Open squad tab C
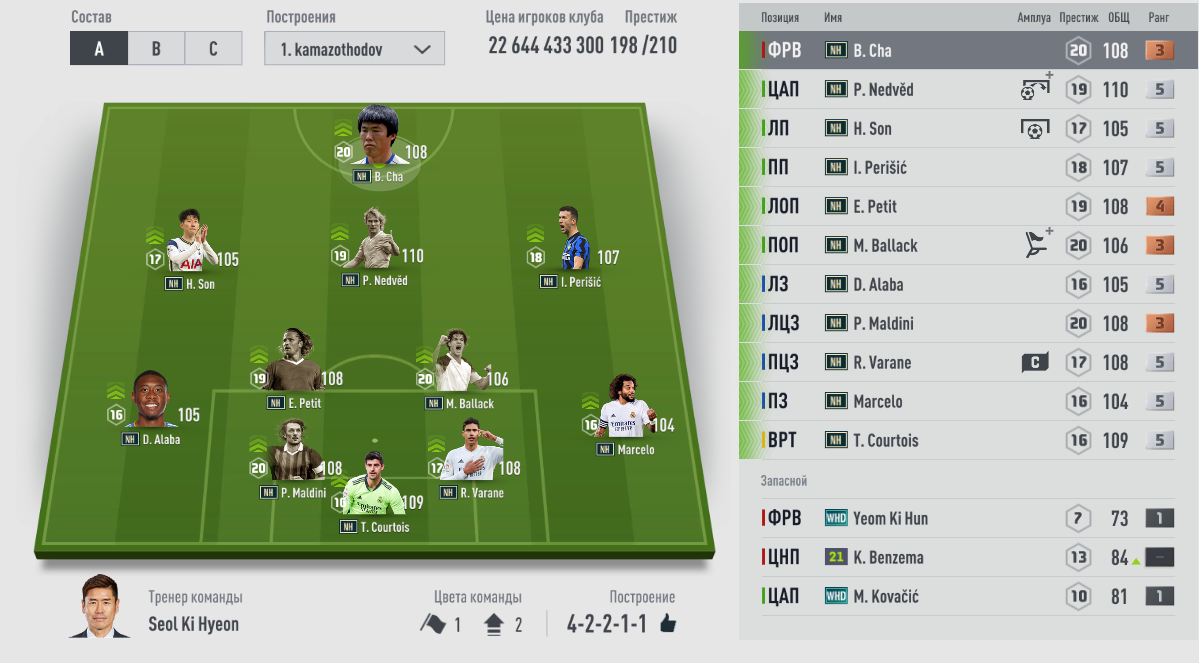Viewport: 1199px width, 663px height. [x=213, y=49]
